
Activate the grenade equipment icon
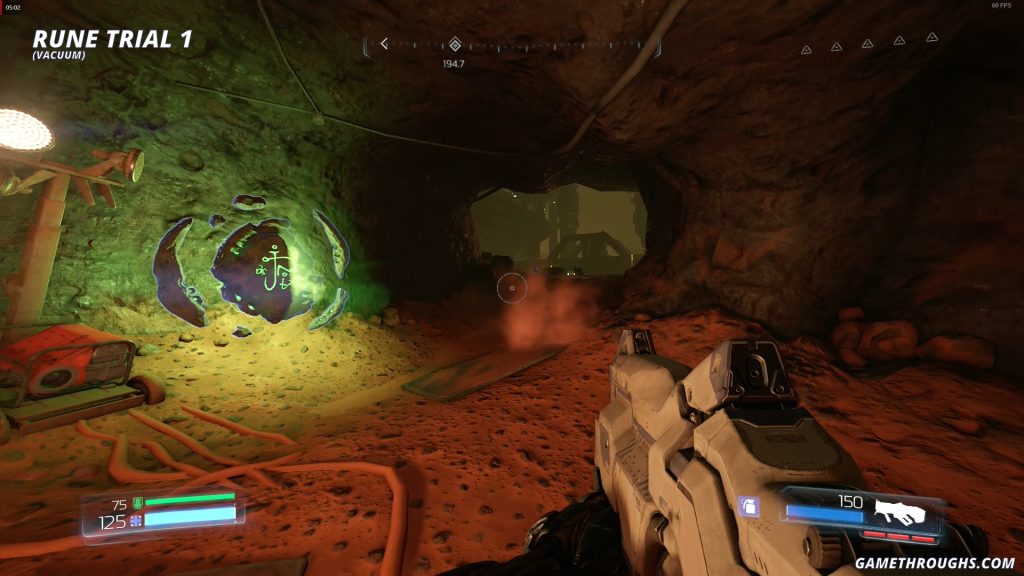point(748,508)
